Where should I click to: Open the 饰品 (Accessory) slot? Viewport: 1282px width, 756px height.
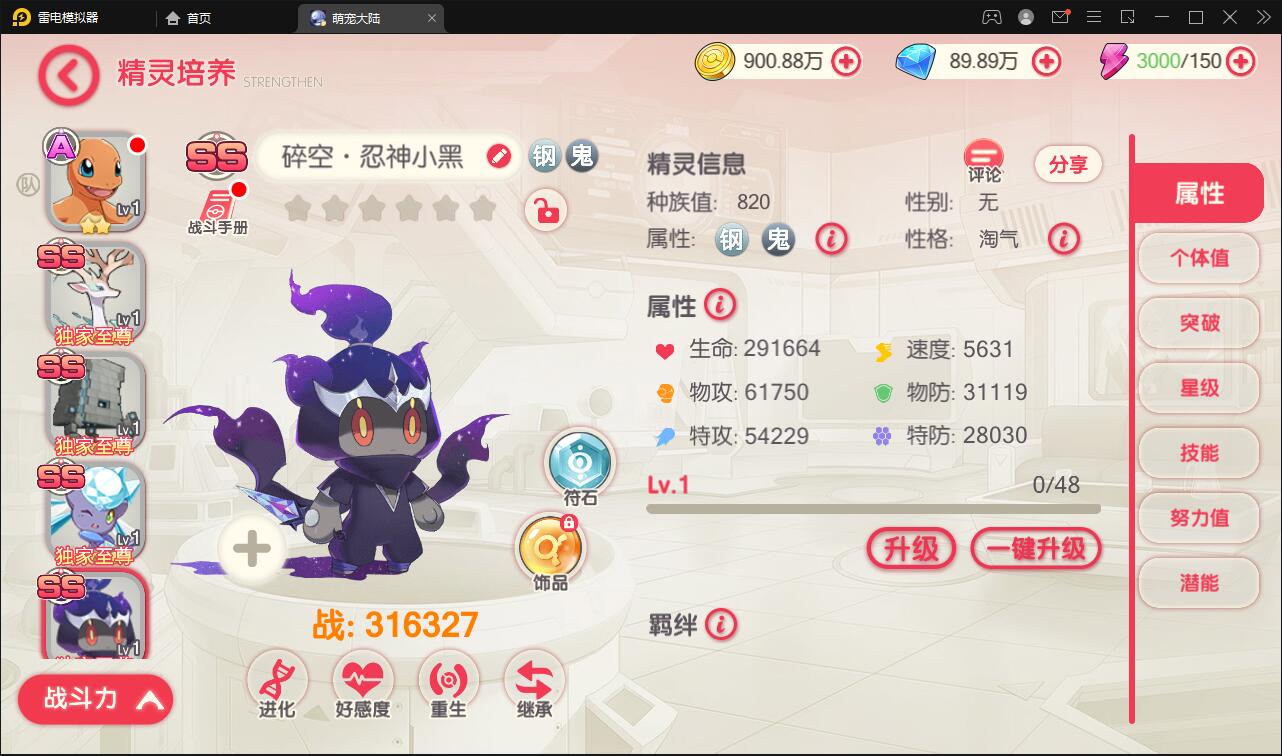[x=551, y=548]
